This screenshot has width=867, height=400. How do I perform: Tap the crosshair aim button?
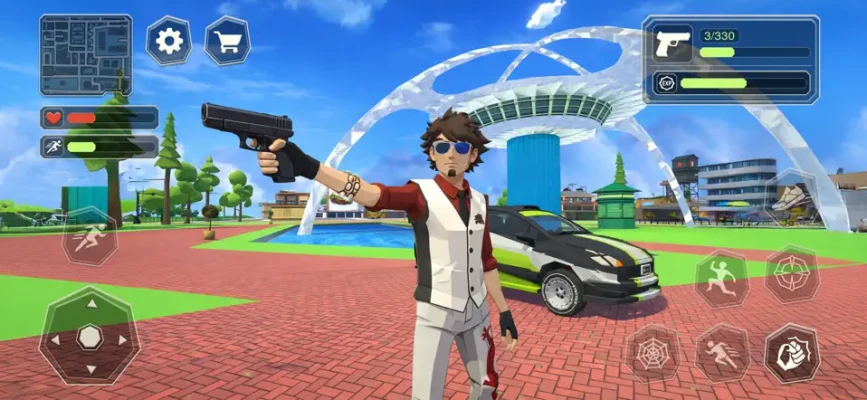coord(792,274)
